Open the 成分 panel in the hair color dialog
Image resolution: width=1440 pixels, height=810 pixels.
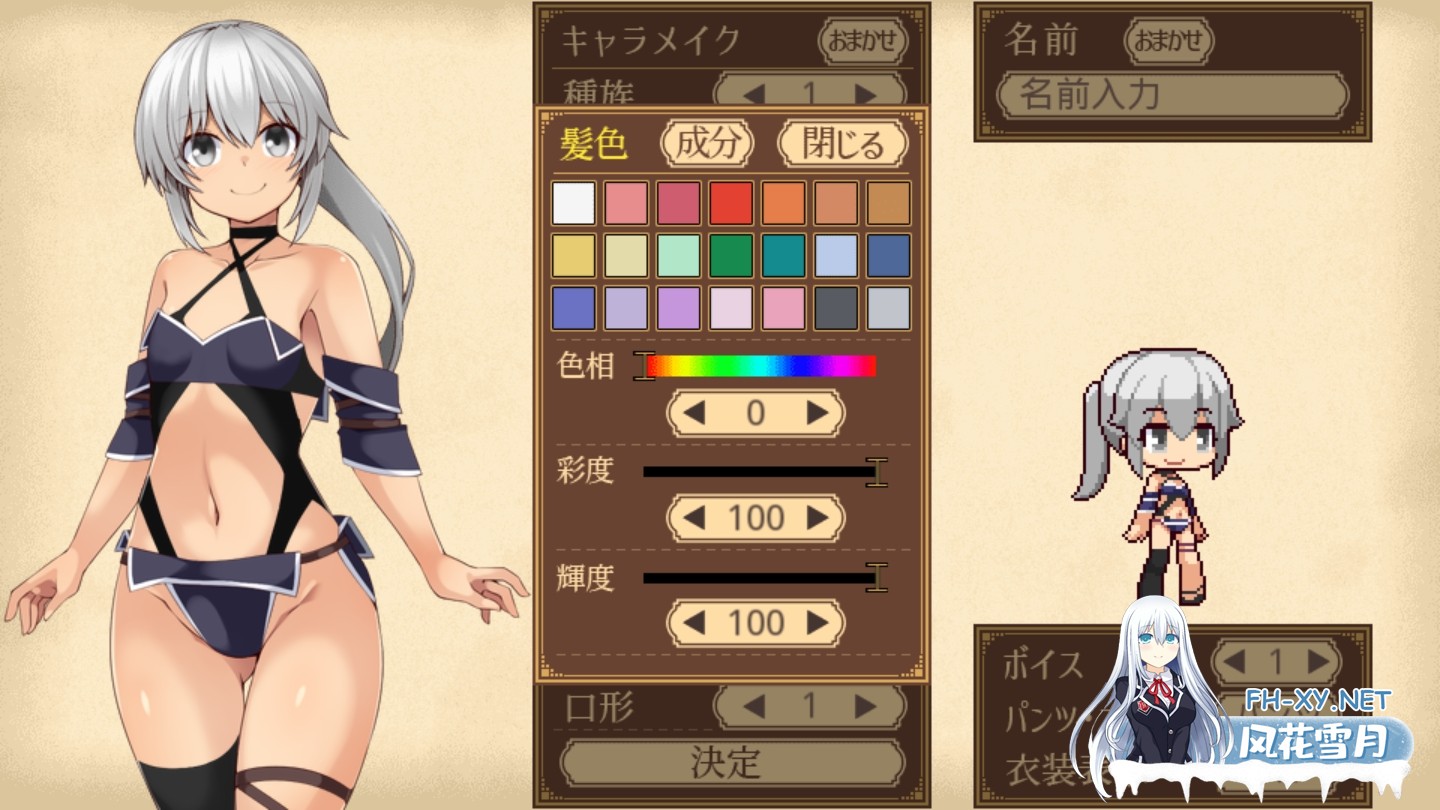706,144
